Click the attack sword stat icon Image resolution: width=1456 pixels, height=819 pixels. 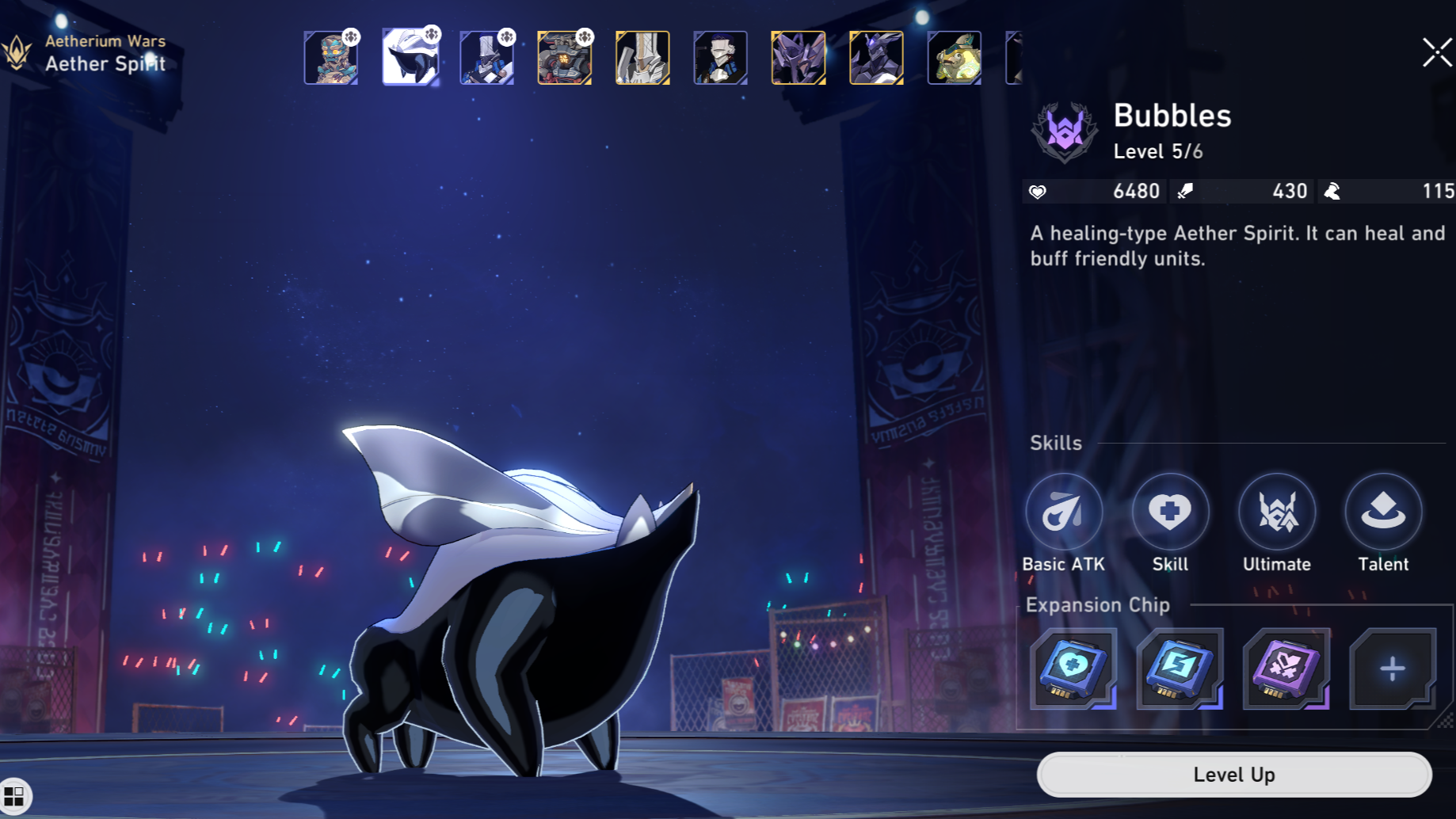pyautogui.click(x=1186, y=191)
